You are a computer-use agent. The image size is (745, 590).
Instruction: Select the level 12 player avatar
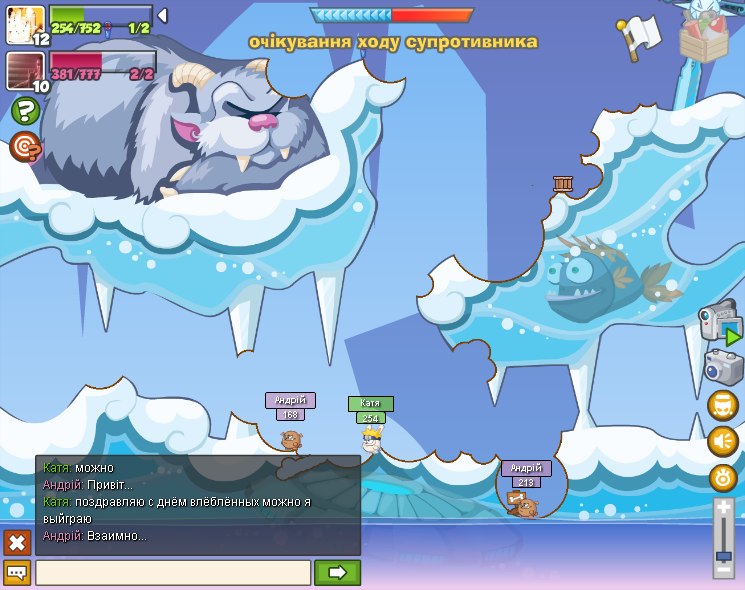23,24
